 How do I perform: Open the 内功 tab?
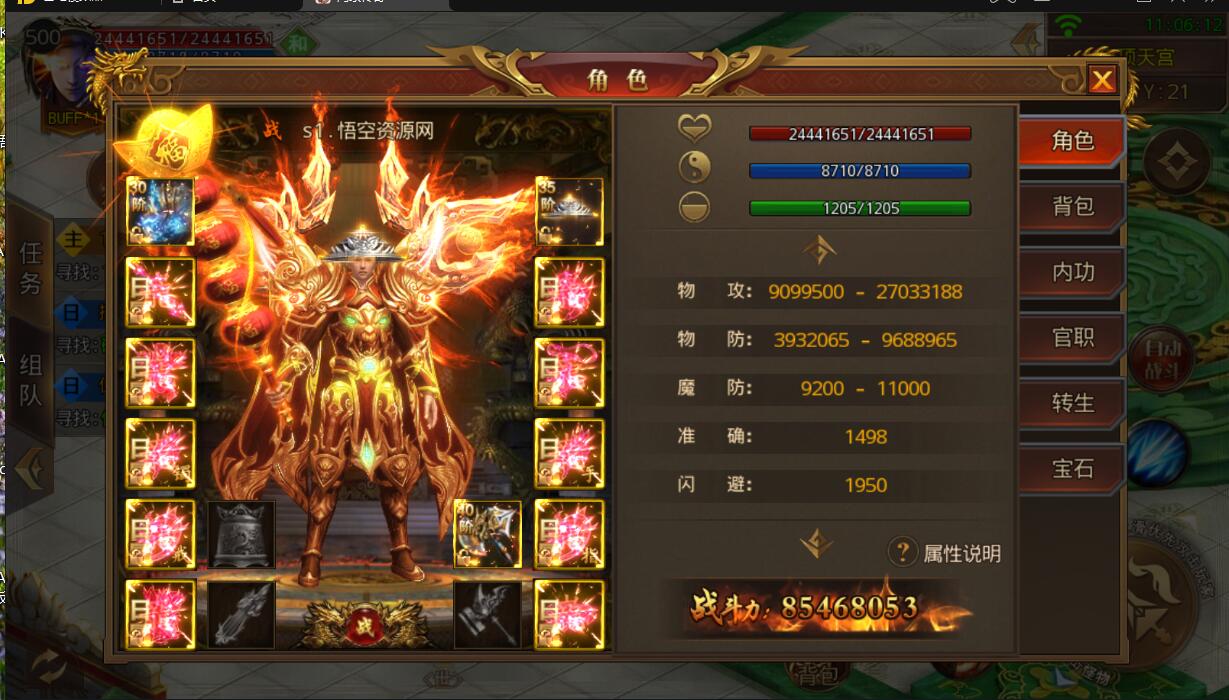1072,272
